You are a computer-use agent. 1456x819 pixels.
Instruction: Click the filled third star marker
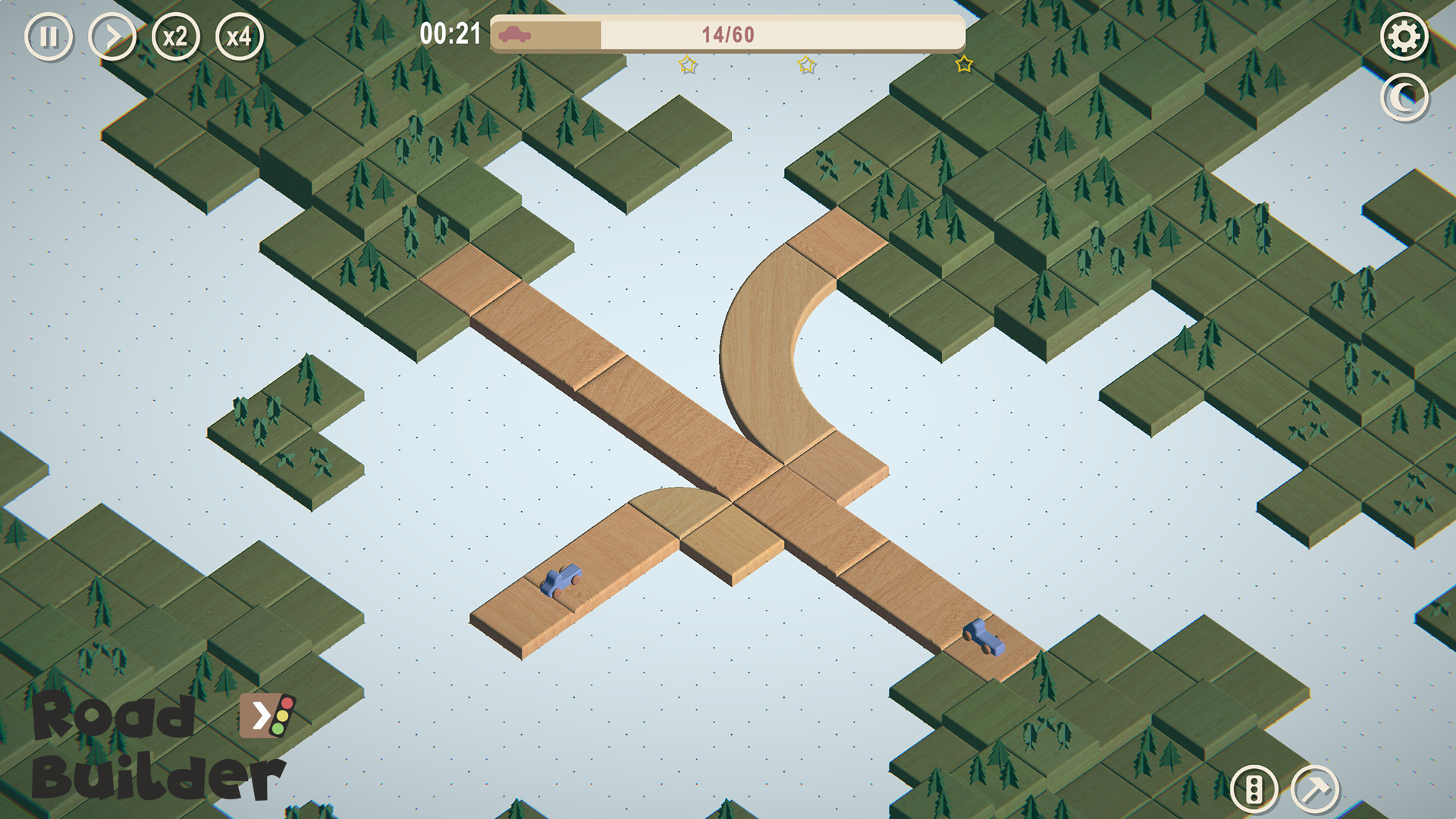pyautogui.click(x=963, y=64)
